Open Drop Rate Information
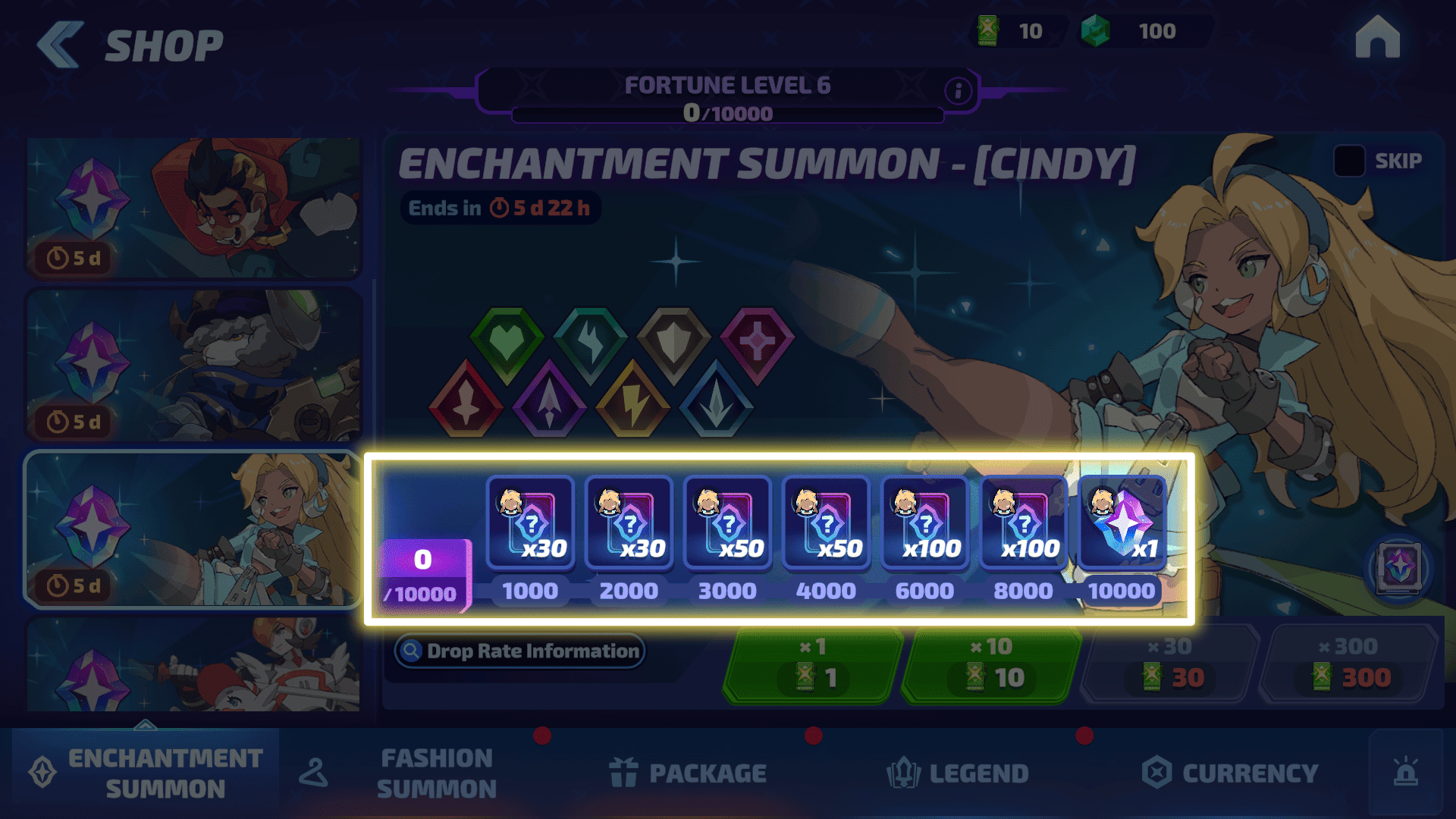Image resolution: width=1456 pixels, height=819 pixels. 520,651
